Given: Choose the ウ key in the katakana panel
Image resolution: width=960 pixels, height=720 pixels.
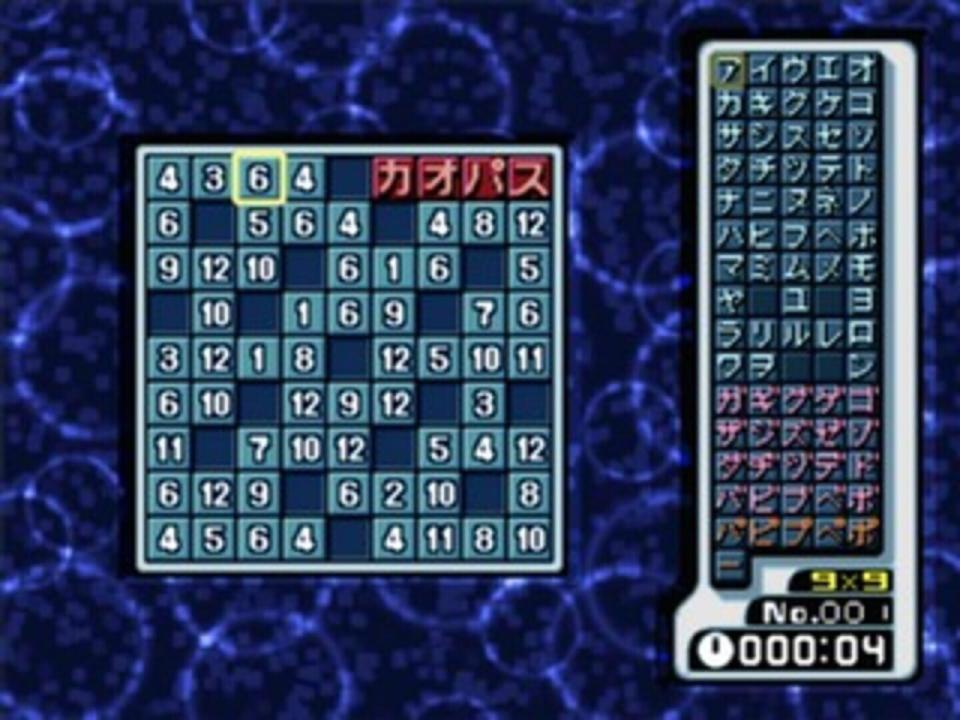Looking at the screenshot, I should [x=796, y=72].
